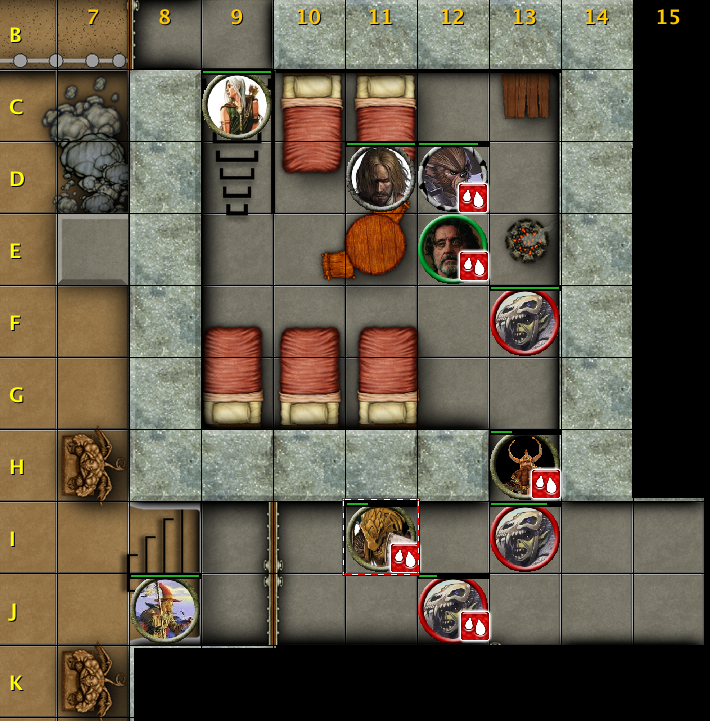
Task: Target the ghoul token in square I13
Action: 525,538
